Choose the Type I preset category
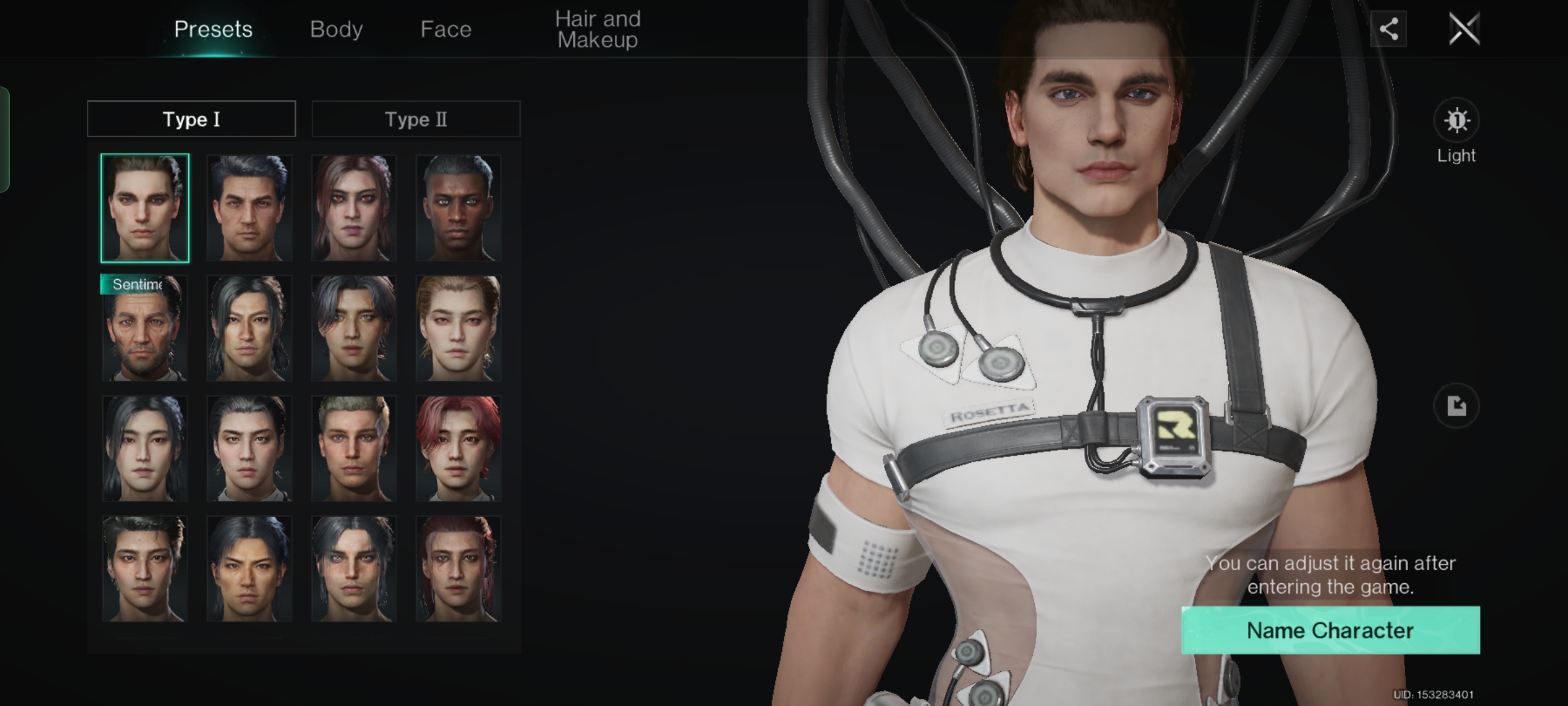 [191, 119]
